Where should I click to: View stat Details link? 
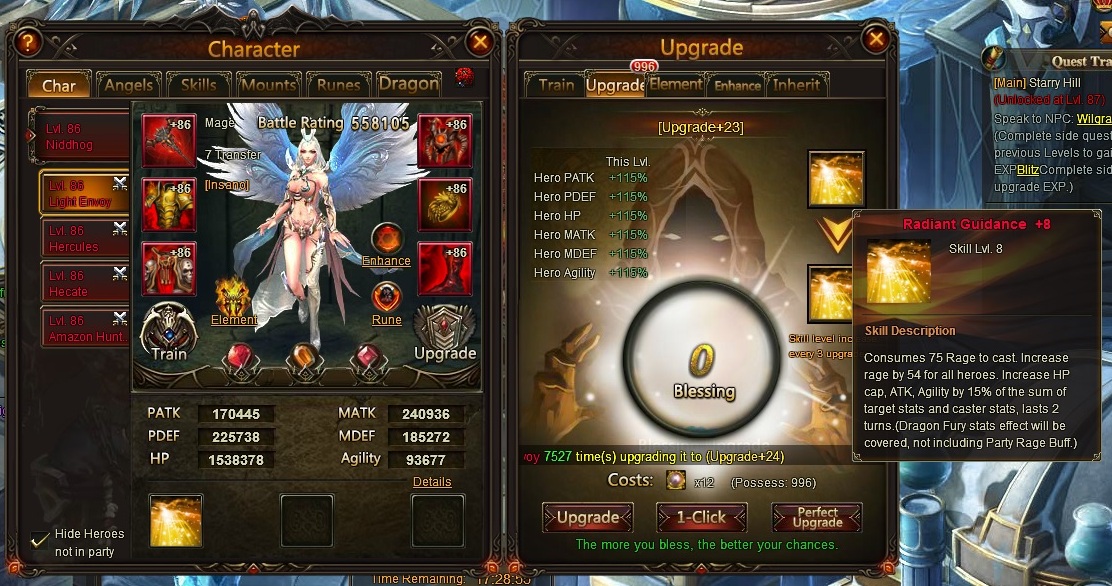click(x=432, y=482)
